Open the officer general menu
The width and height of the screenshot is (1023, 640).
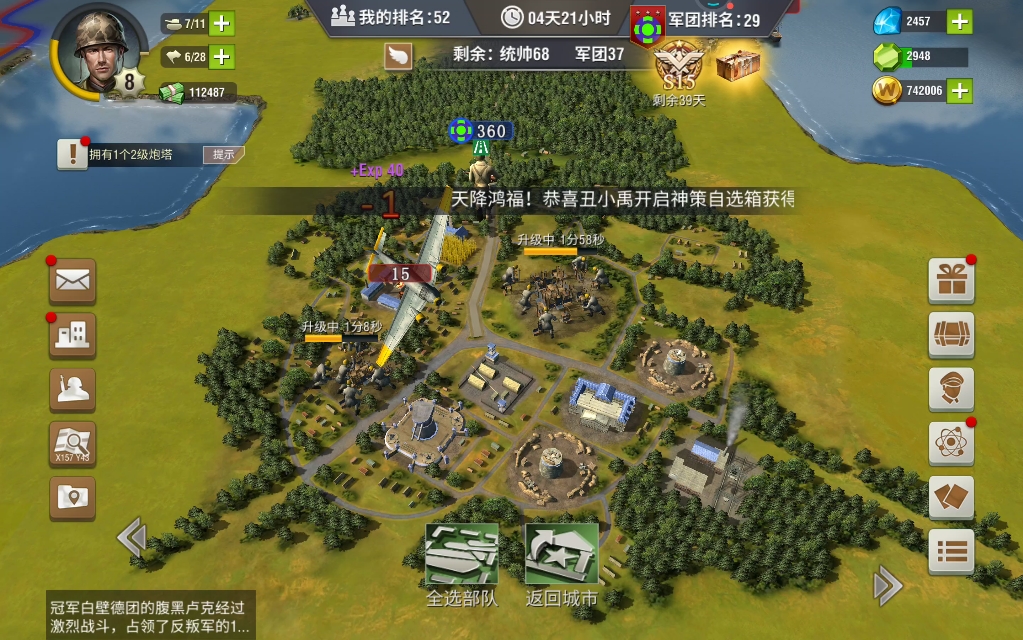pyautogui.click(x=950, y=389)
